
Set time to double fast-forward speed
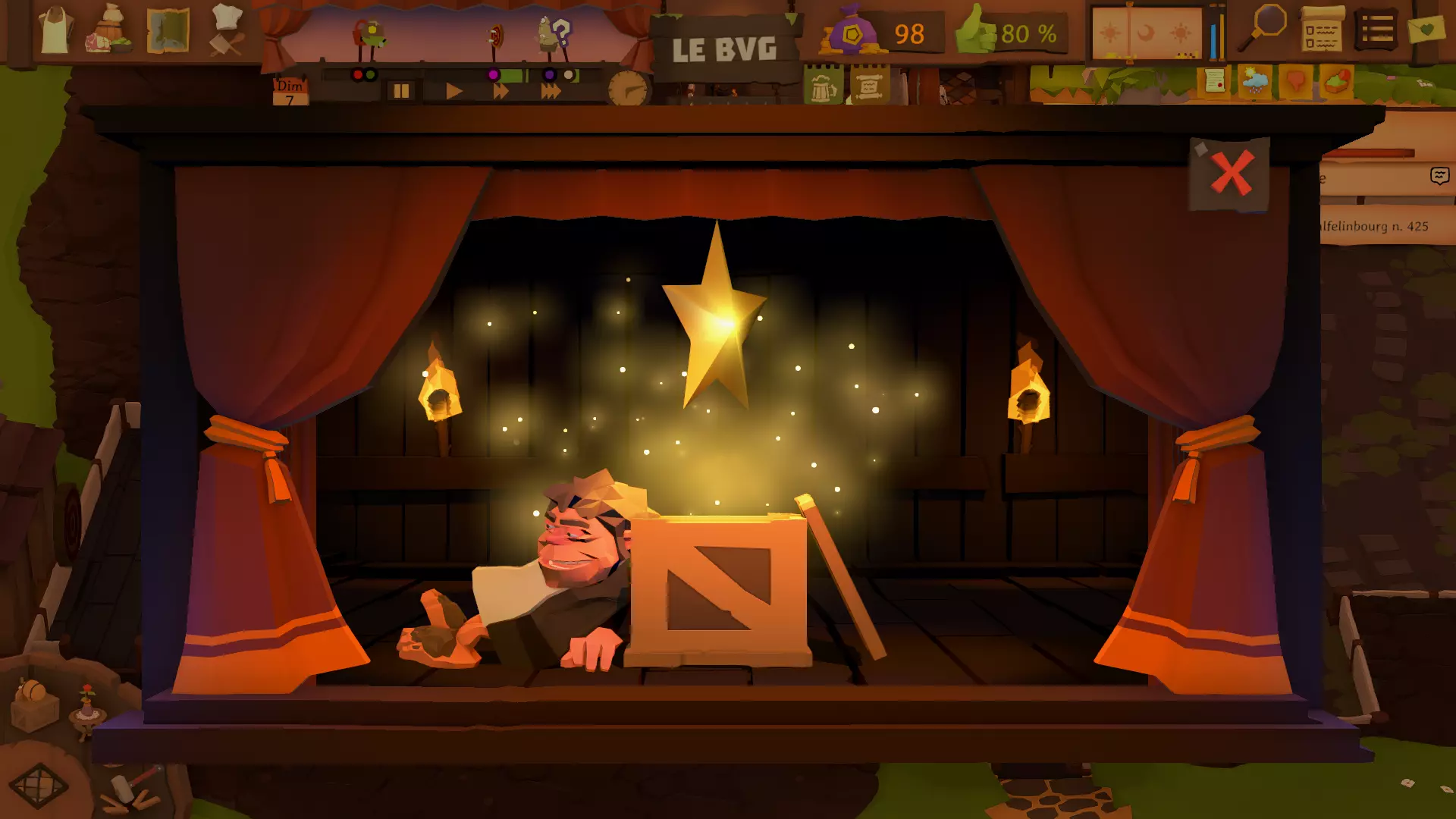pos(500,92)
